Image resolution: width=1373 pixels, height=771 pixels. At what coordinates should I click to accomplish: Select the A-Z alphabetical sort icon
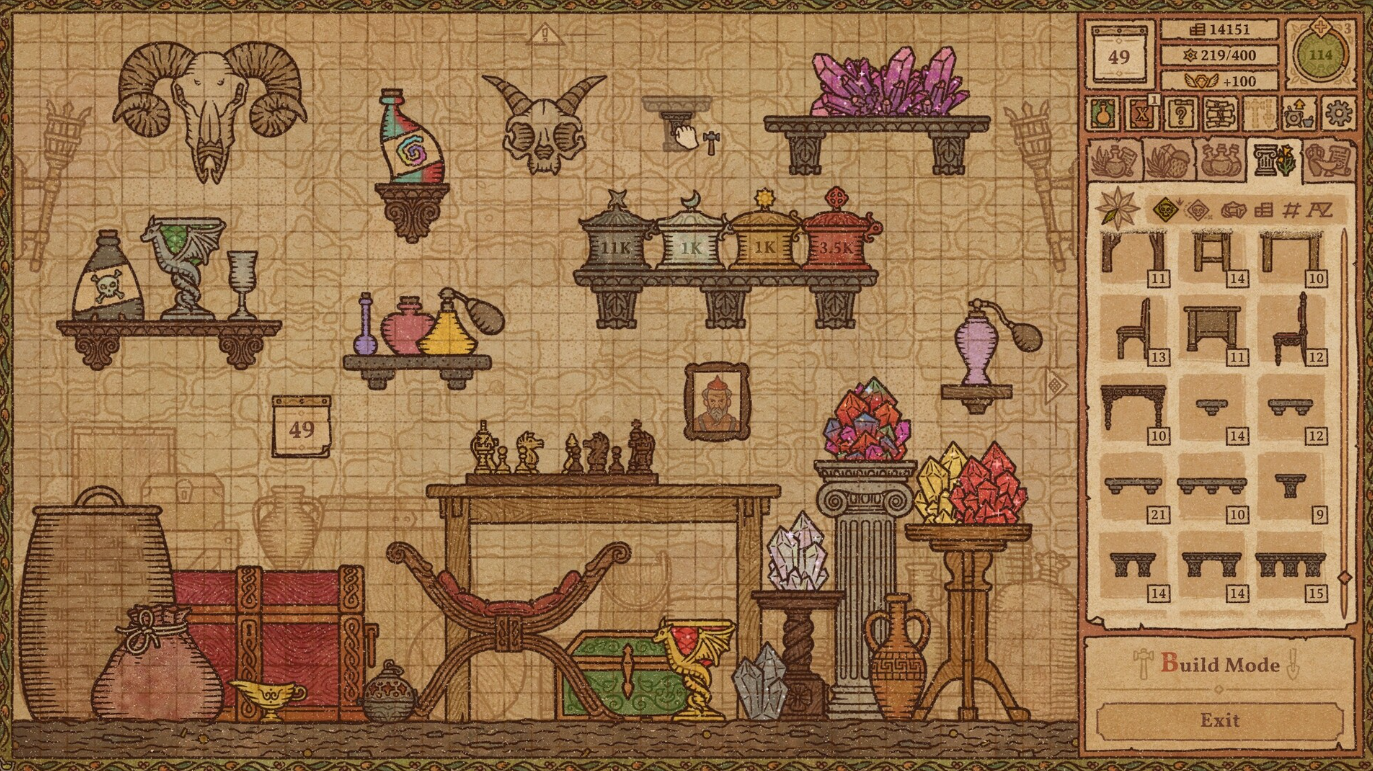pos(1320,209)
